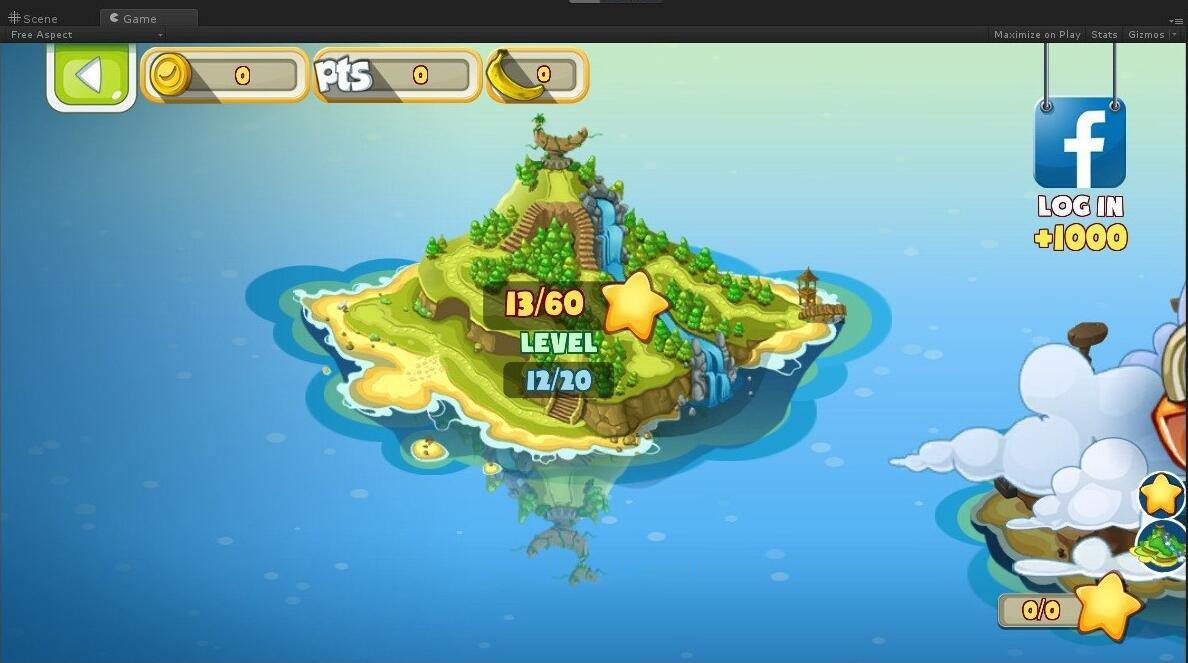Tap the round star button on right edge
1188x663 pixels.
point(1161,494)
